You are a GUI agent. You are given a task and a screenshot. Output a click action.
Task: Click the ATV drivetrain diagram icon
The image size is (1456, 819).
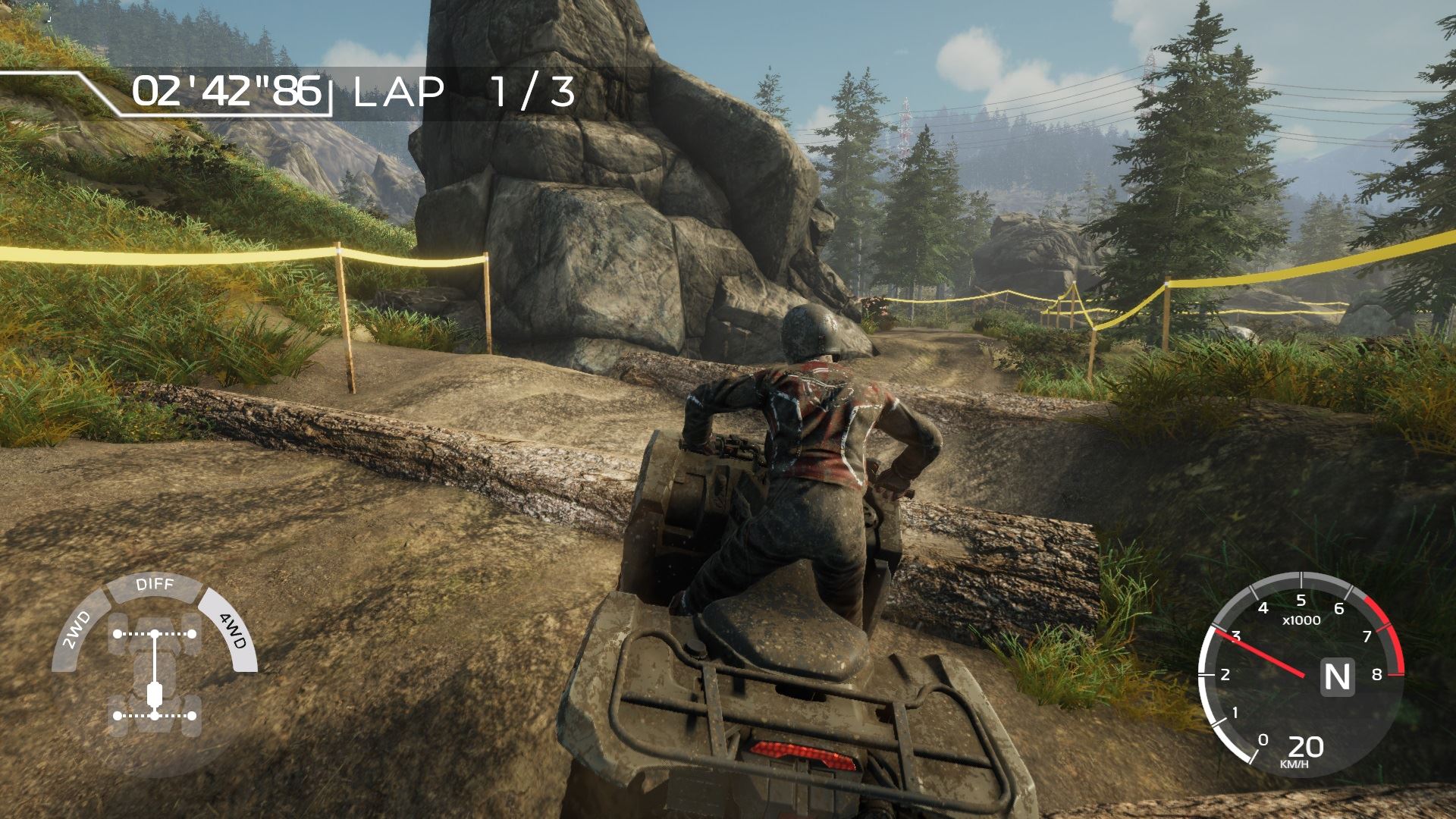pyautogui.click(x=155, y=674)
